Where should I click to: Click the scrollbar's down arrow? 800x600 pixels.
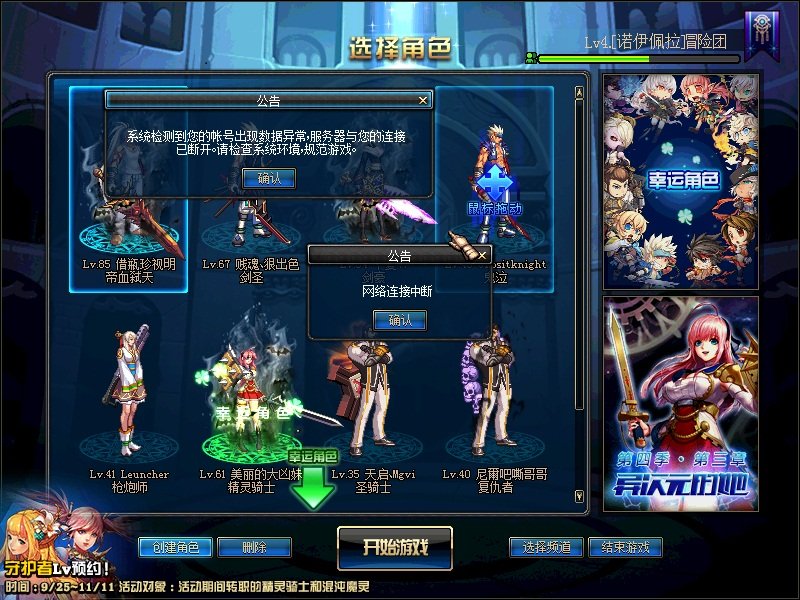tap(579, 495)
